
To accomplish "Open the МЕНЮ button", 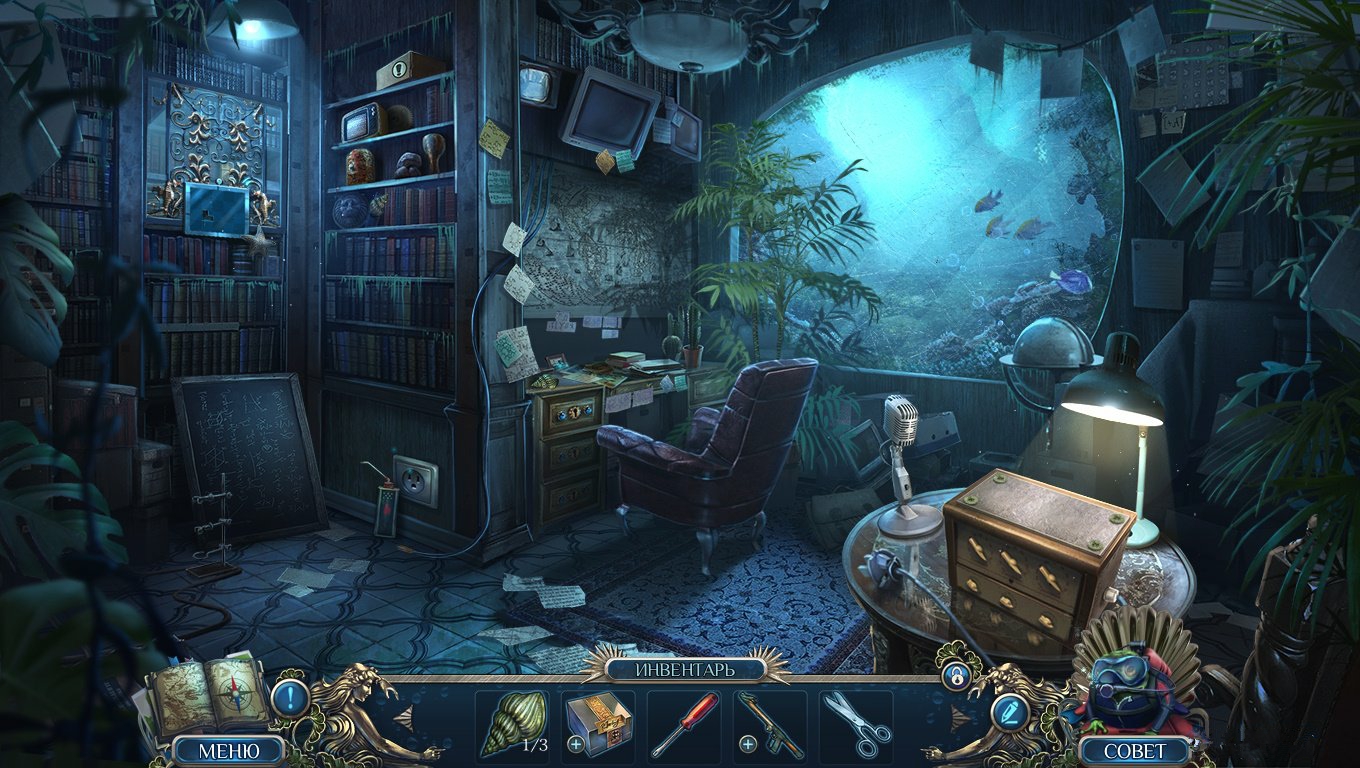I will [229, 750].
